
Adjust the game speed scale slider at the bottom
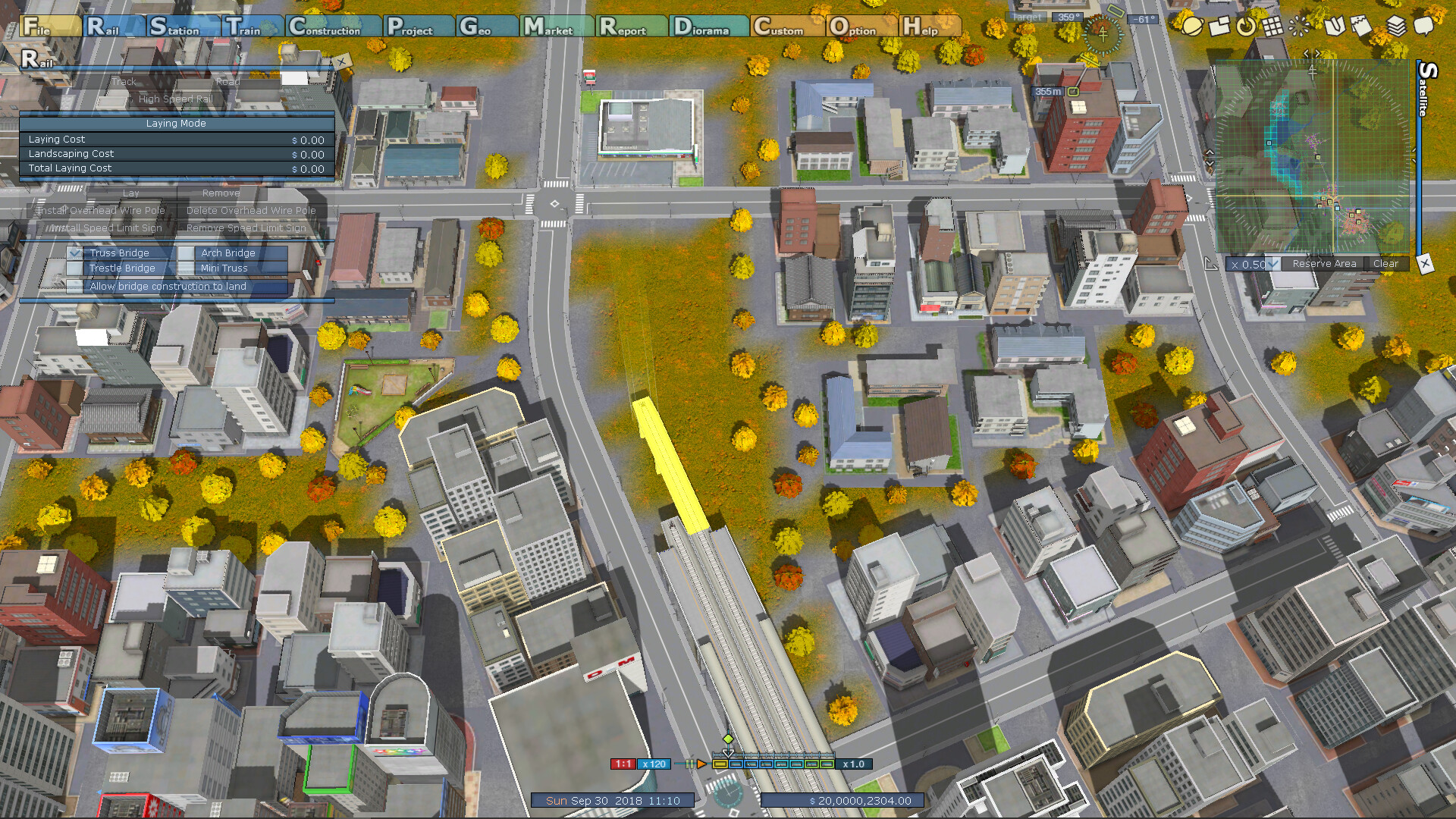click(773, 764)
